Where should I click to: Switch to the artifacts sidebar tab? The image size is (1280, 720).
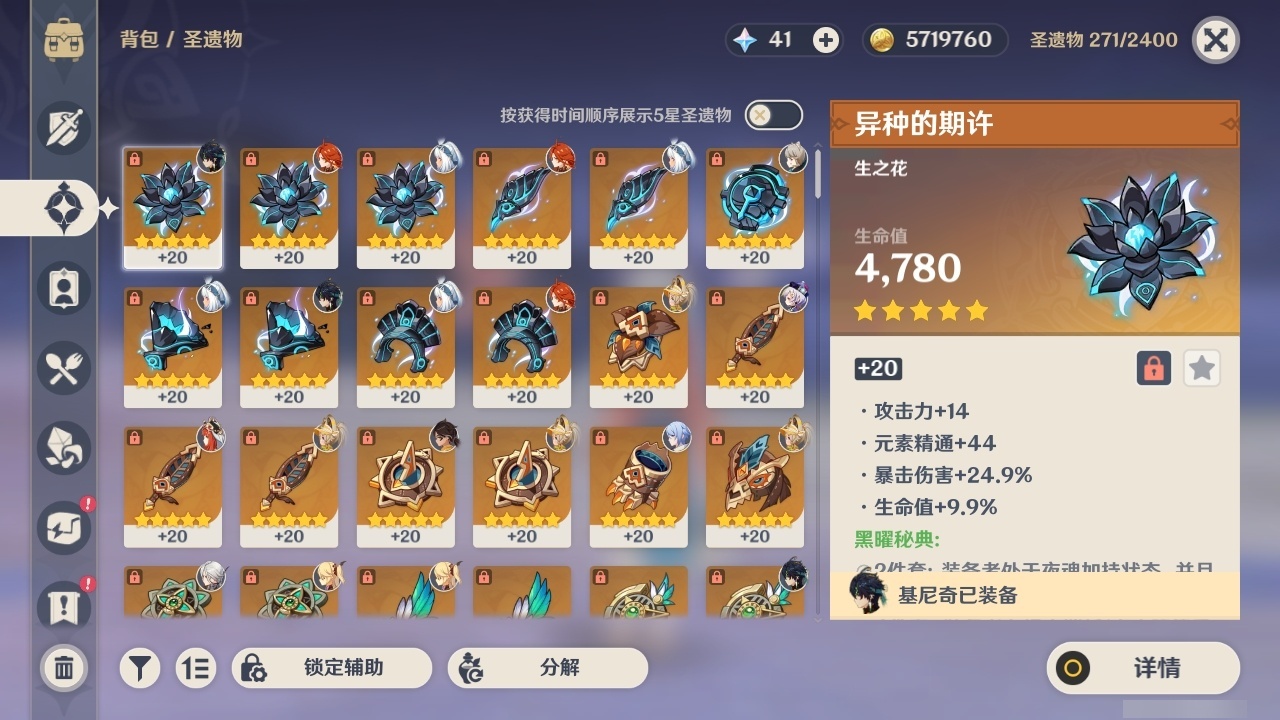(x=63, y=207)
